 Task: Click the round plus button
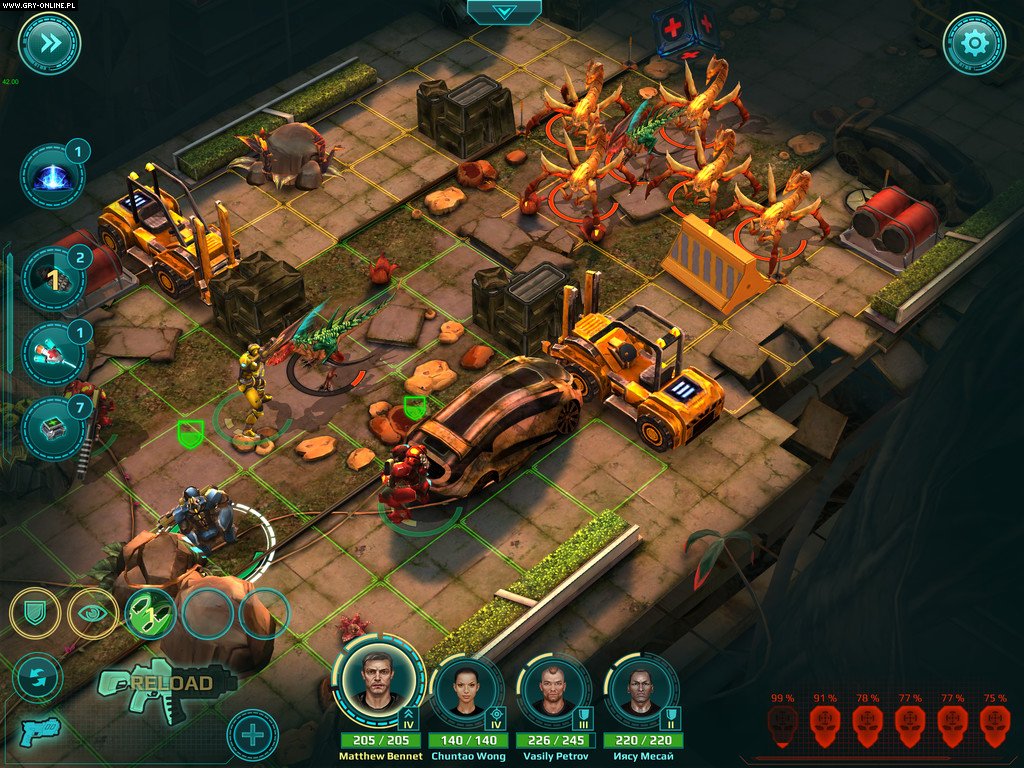point(252,735)
